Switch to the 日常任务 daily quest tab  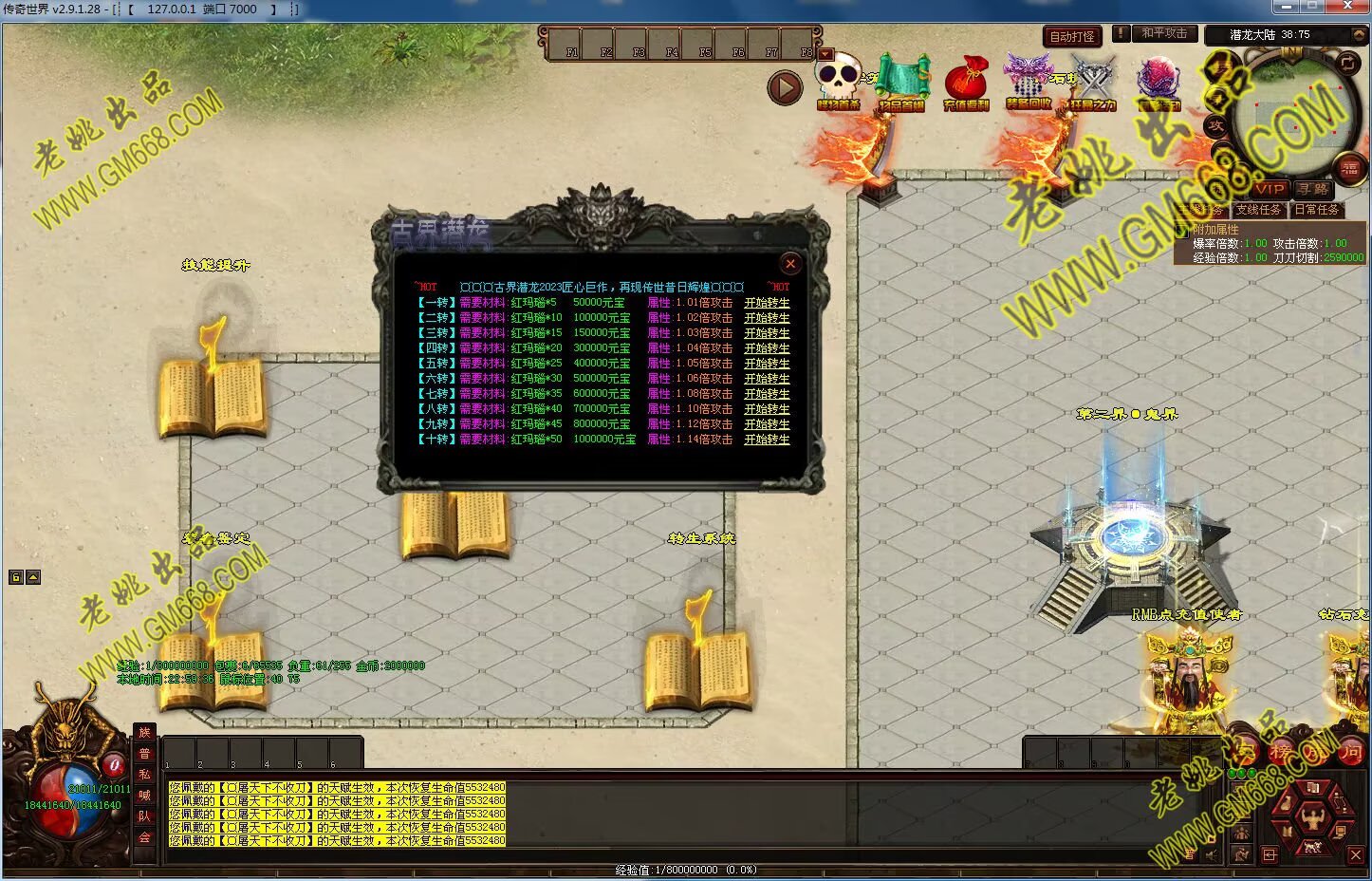pyautogui.click(x=1316, y=210)
